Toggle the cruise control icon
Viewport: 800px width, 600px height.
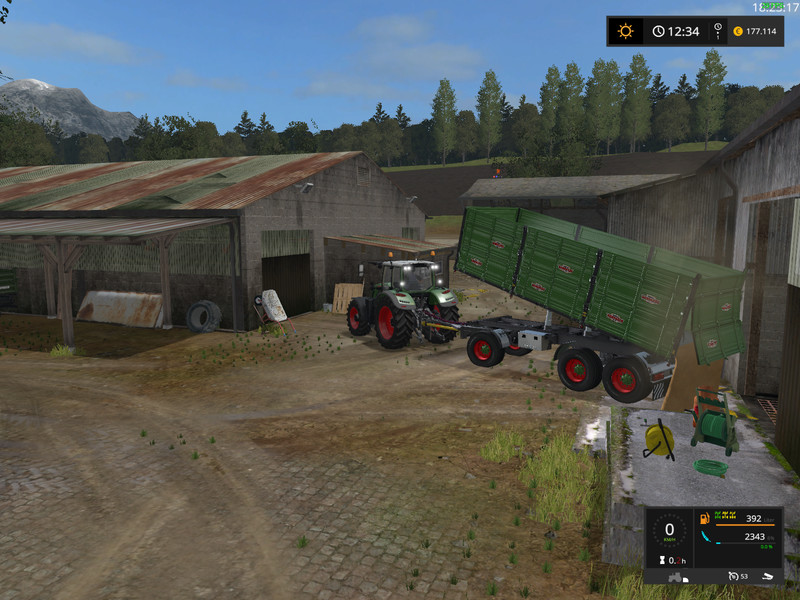733,576
